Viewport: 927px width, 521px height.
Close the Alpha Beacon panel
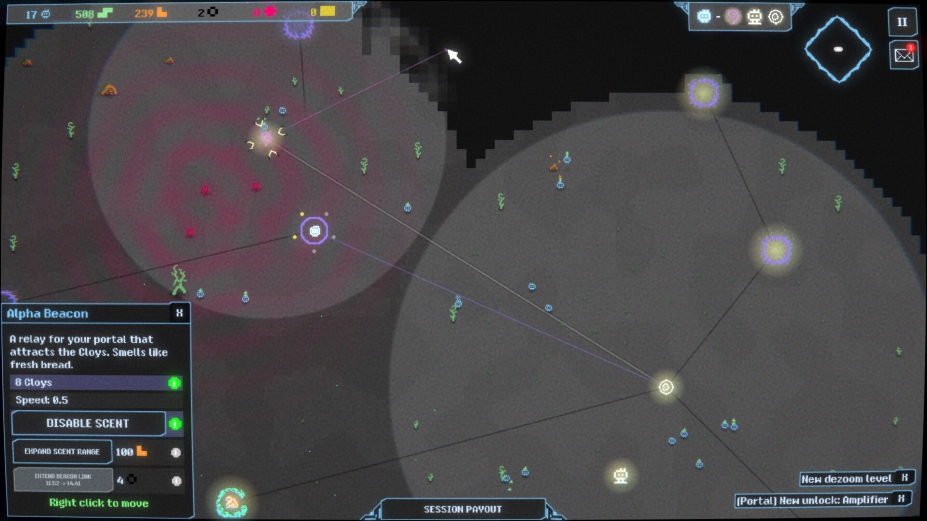[x=179, y=313]
